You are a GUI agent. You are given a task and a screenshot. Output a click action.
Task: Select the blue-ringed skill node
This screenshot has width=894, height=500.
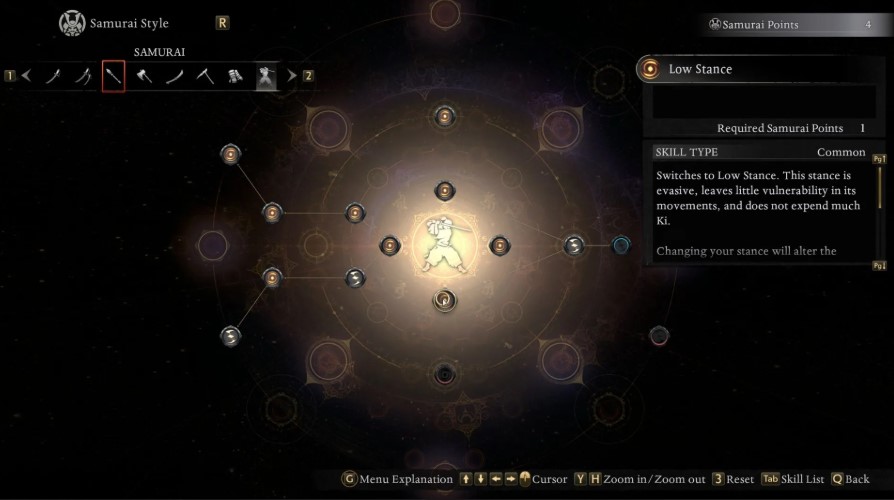click(621, 245)
